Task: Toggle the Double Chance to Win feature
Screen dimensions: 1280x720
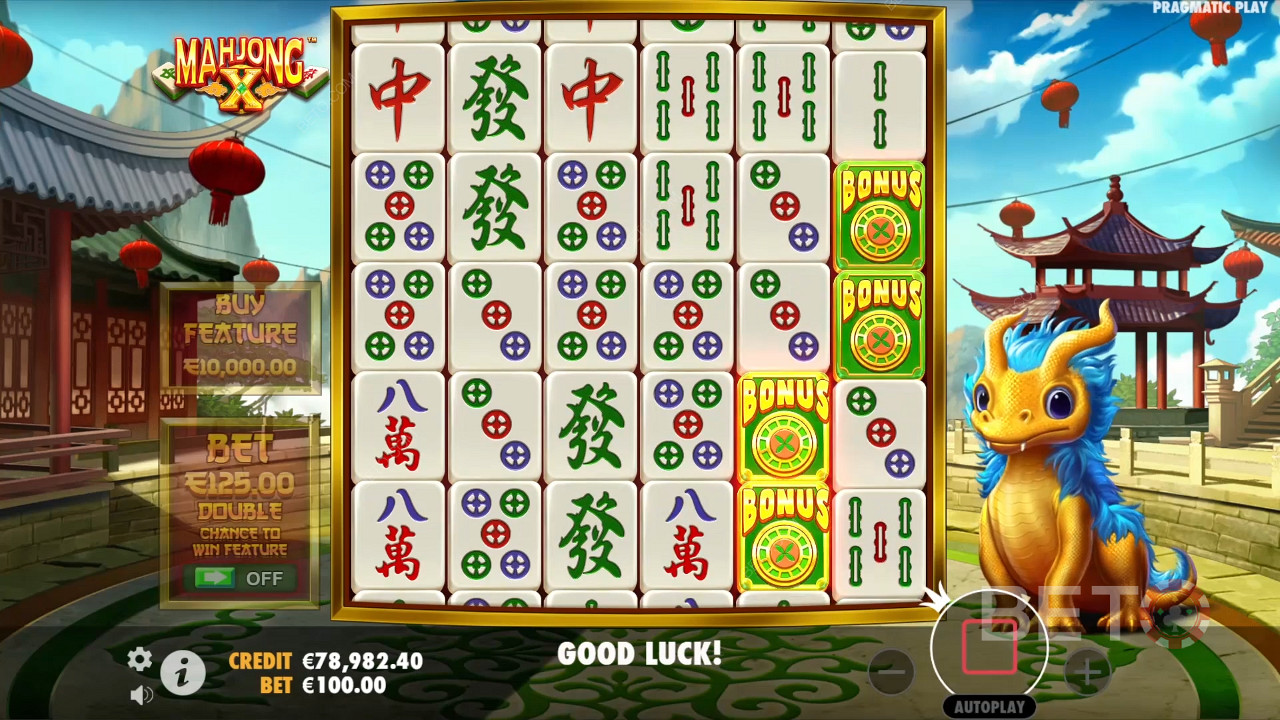Action: point(239,578)
